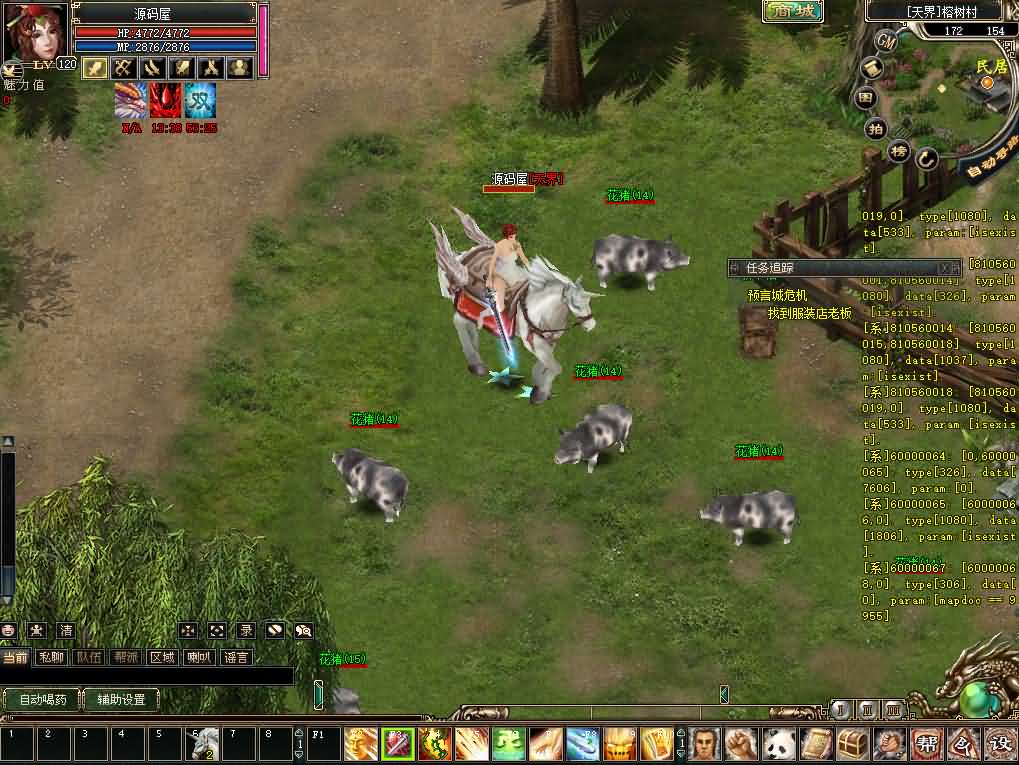Click the 自动喝药 auto-potion button
This screenshot has width=1019, height=765.
(x=42, y=700)
